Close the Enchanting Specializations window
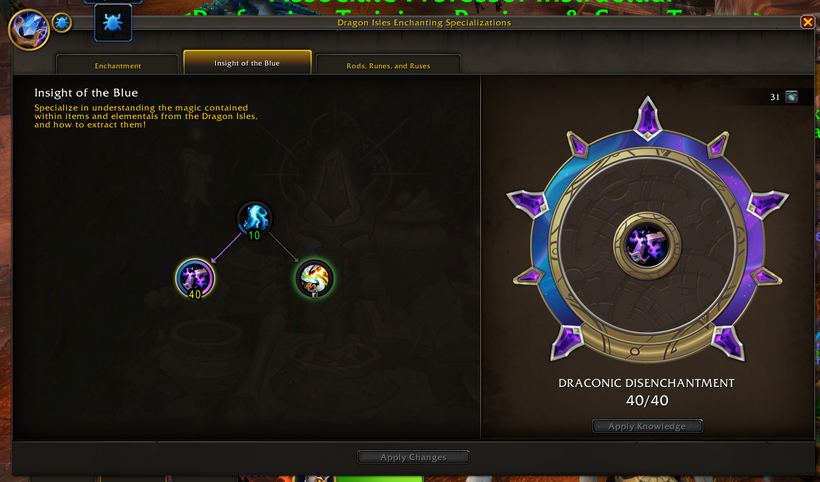 pyautogui.click(x=807, y=22)
